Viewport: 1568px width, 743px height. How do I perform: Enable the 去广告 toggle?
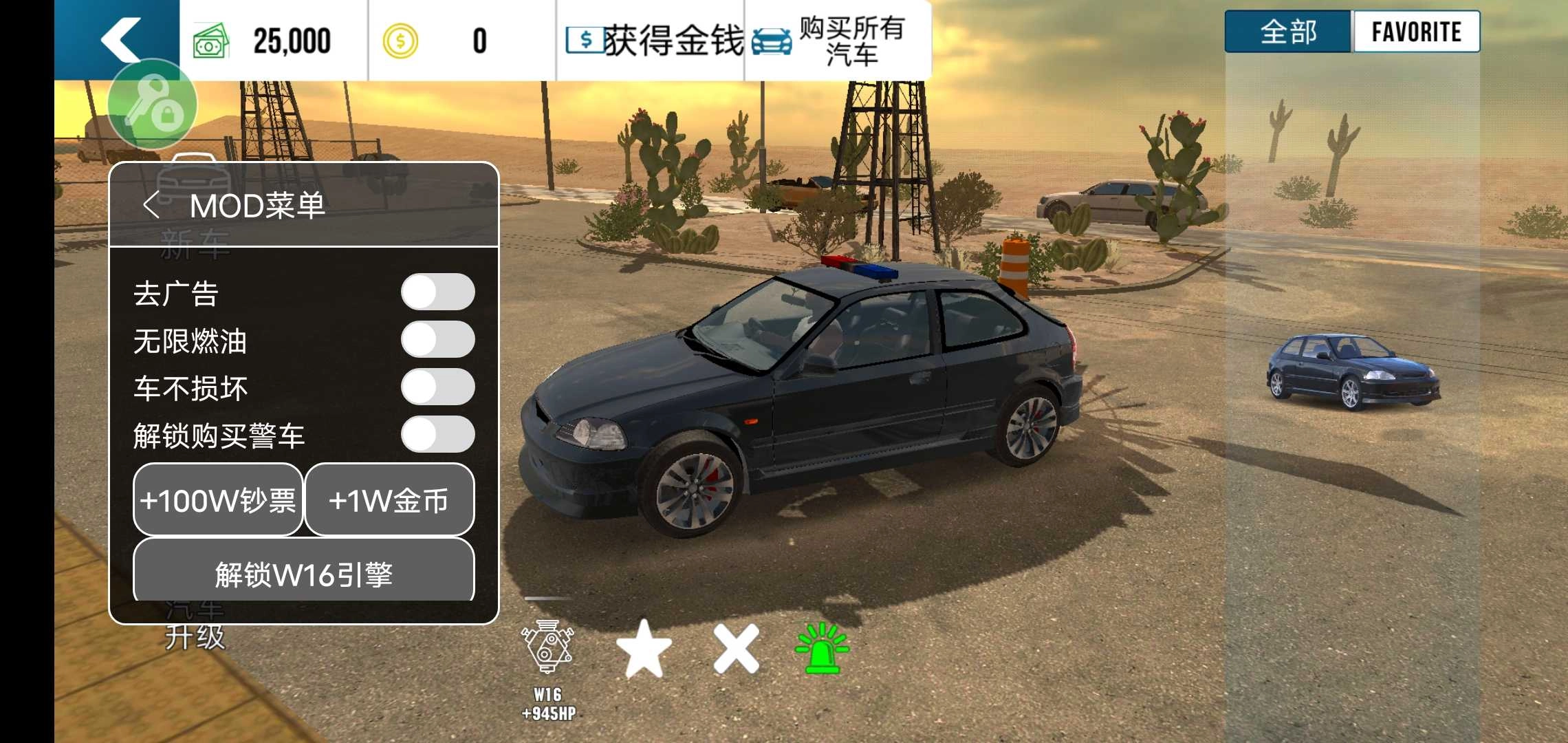(x=438, y=292)
